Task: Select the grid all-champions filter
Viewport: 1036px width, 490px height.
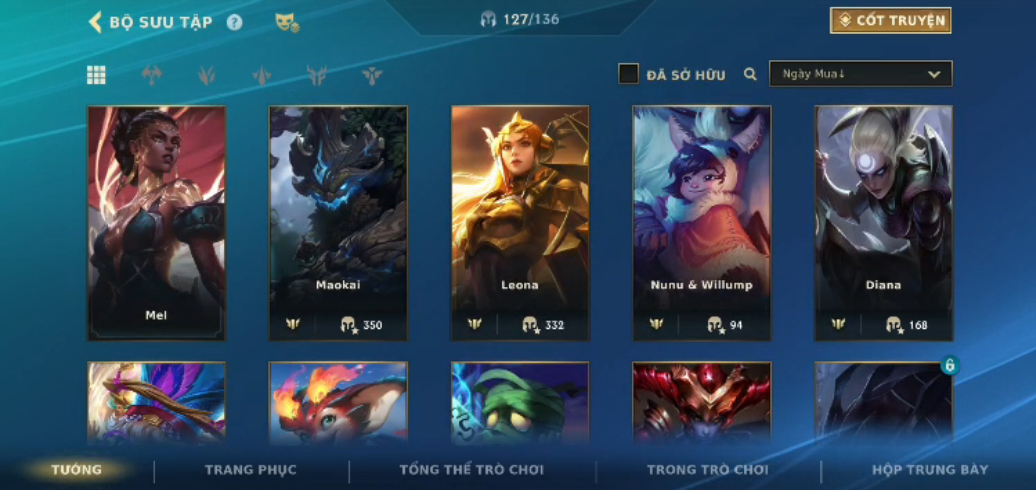Action: [x=96, y=75]
